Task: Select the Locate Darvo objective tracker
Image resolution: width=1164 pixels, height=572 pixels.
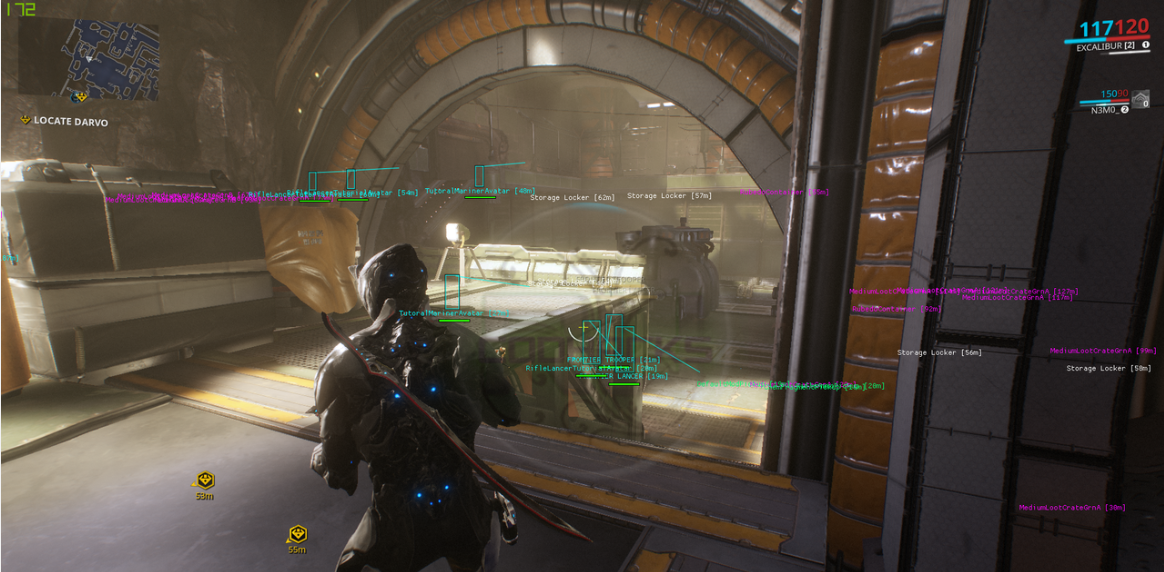Action: (x=70, y=121)
